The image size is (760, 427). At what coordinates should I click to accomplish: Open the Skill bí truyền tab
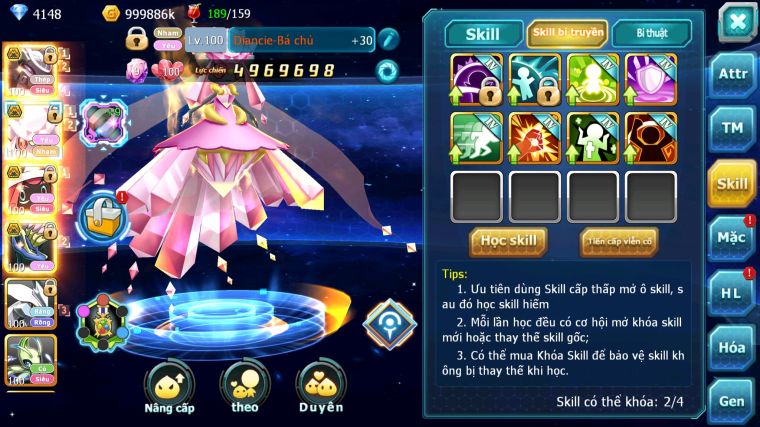click(567, 33)
